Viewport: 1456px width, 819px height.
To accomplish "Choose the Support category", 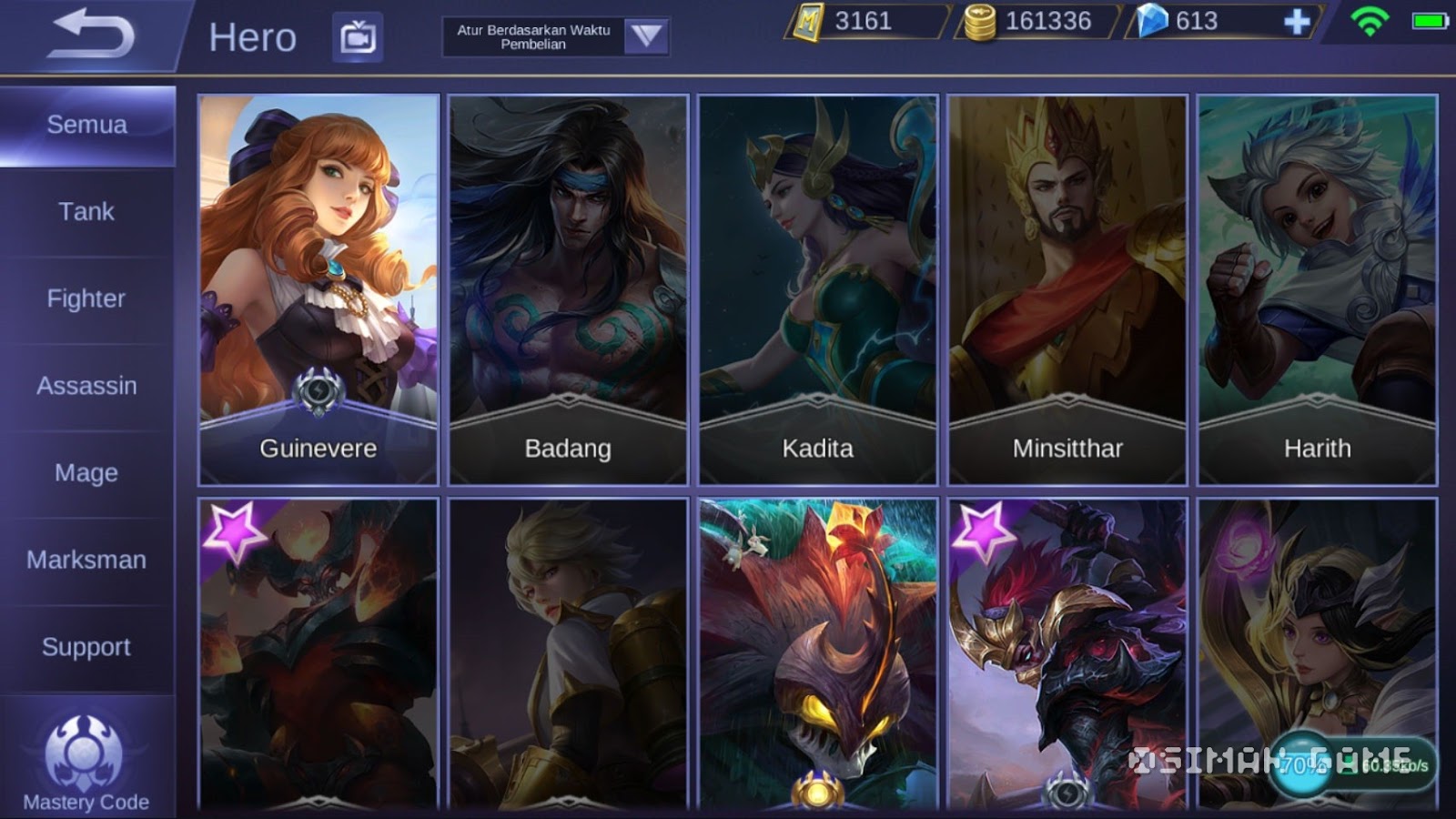I will [86, 647].
